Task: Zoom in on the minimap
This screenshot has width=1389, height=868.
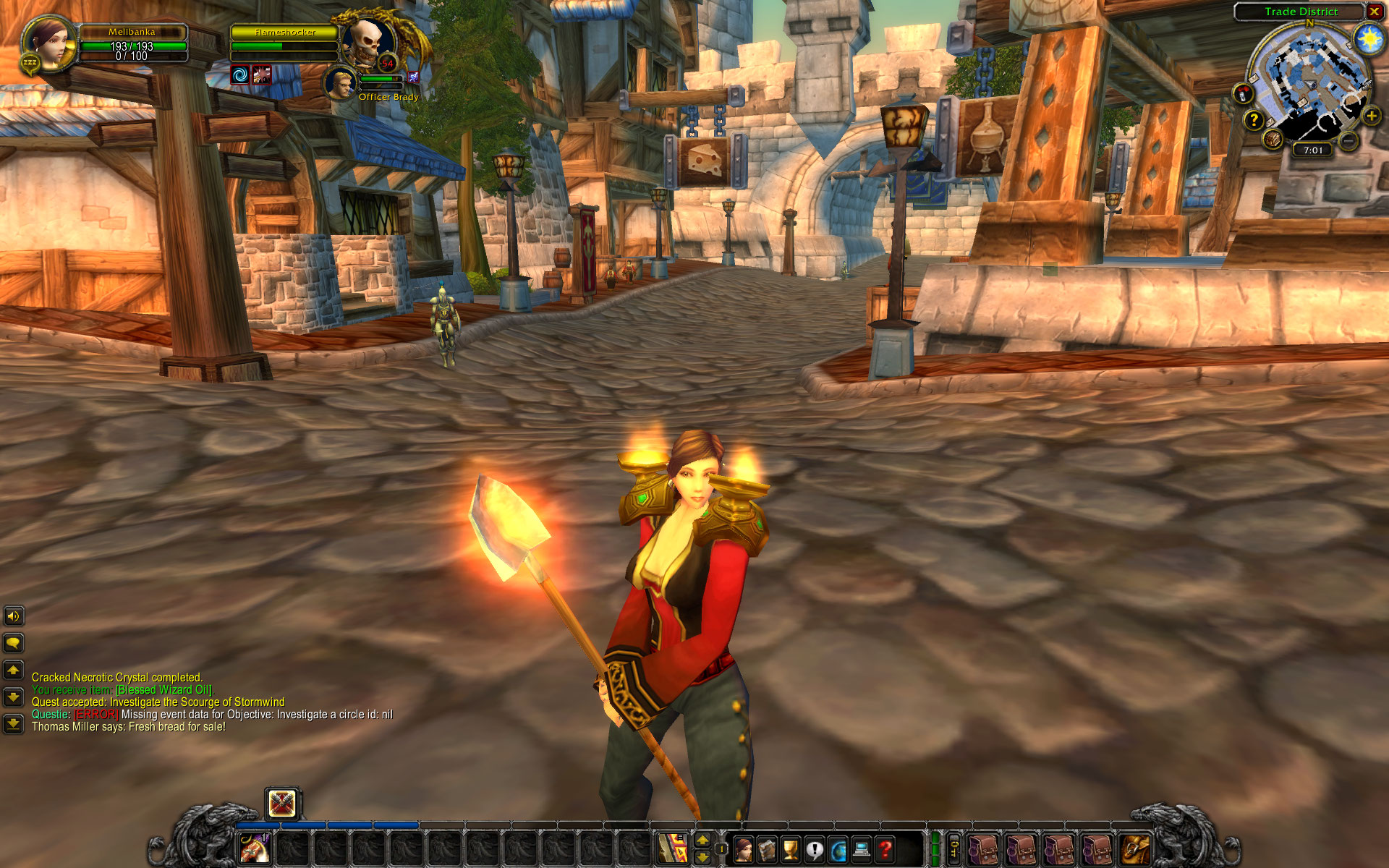Action: (1371, 116)
